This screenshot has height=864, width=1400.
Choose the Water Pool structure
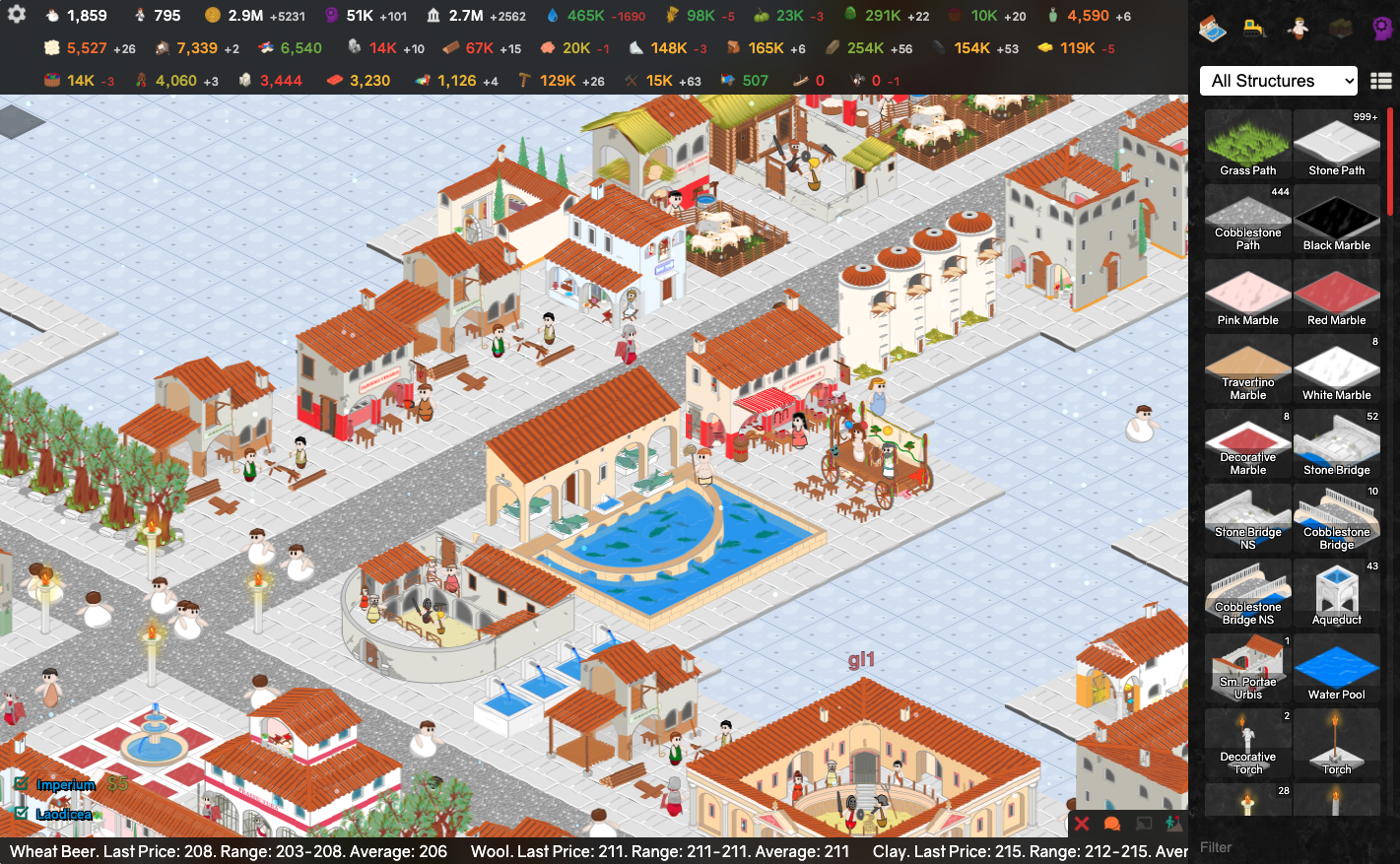point(1336,668)
